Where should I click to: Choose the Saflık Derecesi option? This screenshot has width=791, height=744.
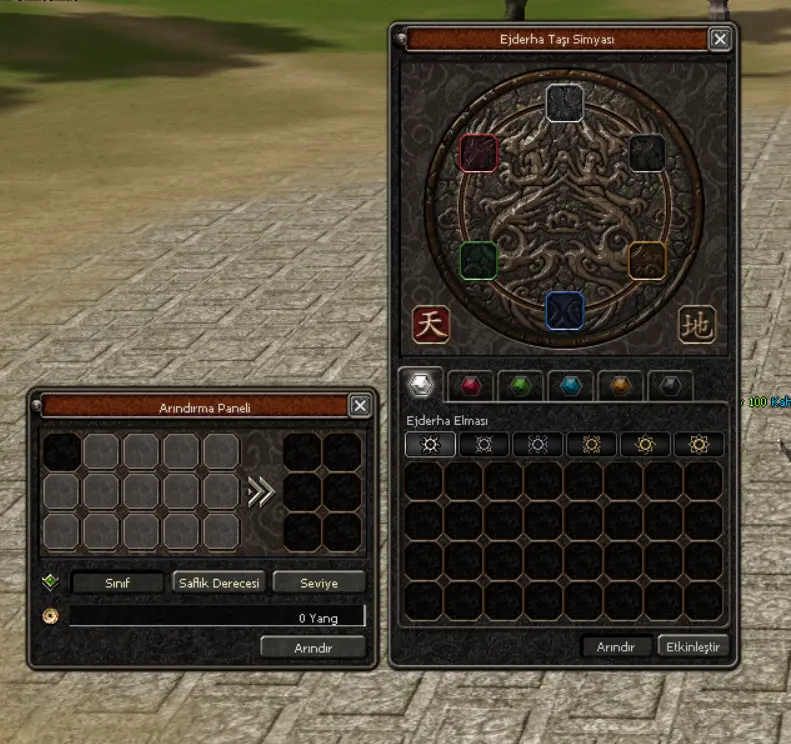click(217, 582)
